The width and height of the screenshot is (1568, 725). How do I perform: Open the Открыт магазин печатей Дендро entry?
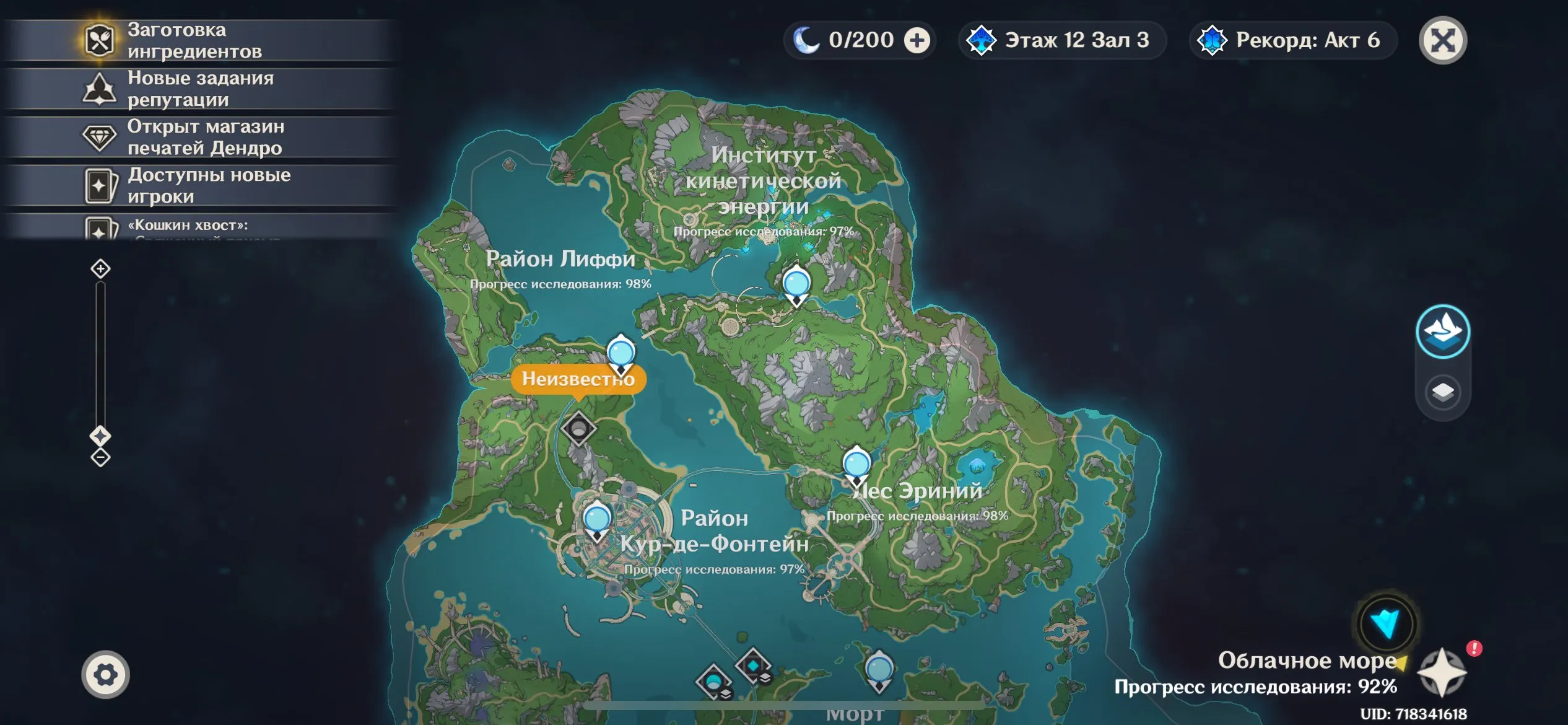(198, 138)
